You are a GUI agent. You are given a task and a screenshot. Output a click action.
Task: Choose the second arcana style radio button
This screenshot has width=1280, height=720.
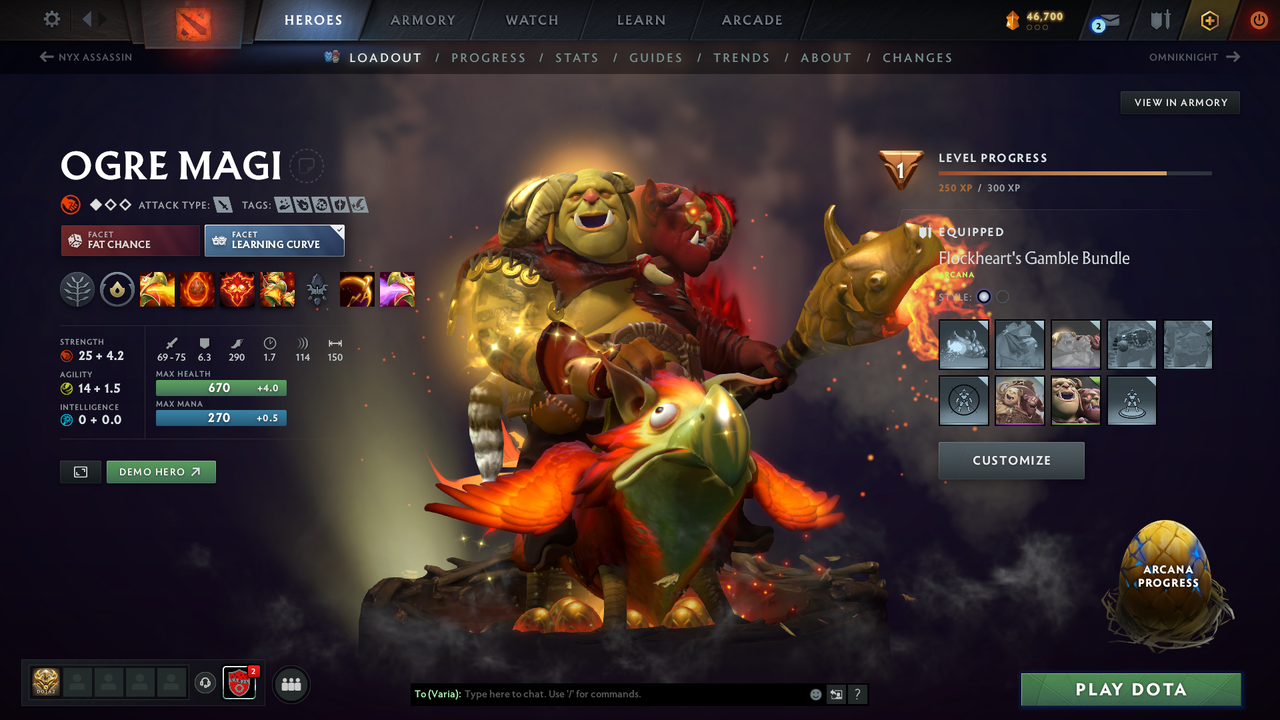tap(1001, 296)
